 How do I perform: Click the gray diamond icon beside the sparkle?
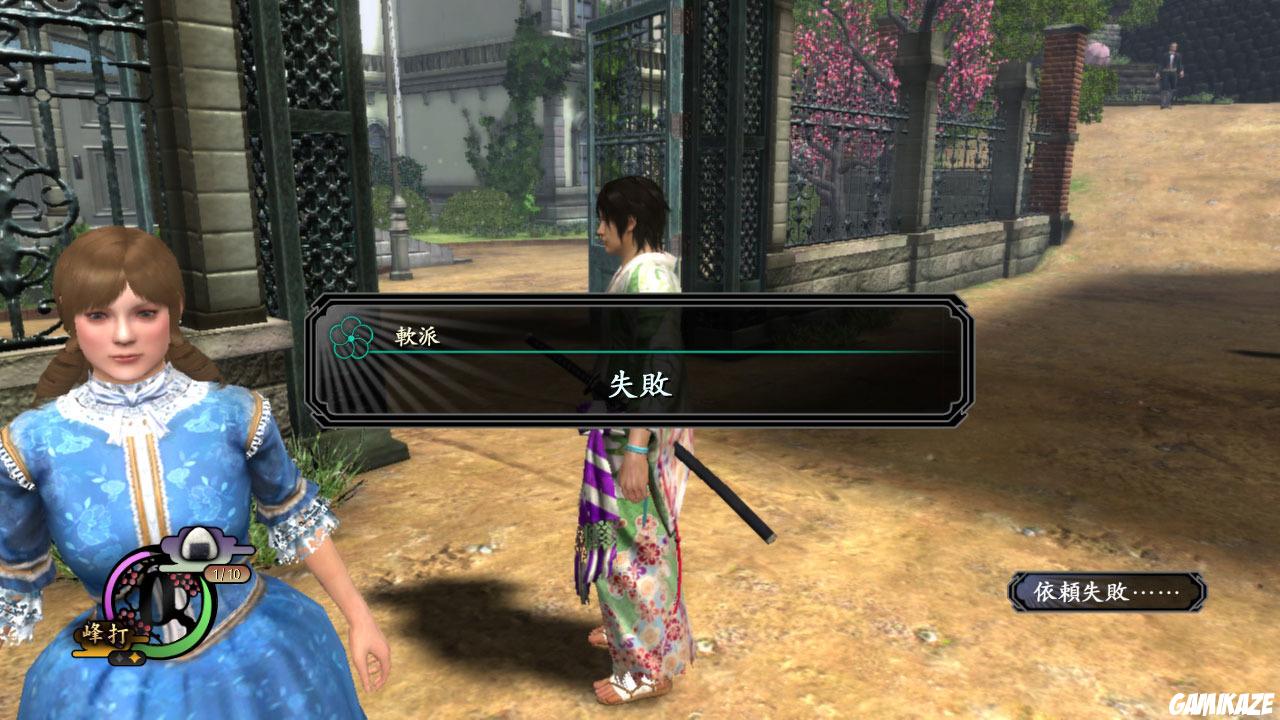[120, 659]
